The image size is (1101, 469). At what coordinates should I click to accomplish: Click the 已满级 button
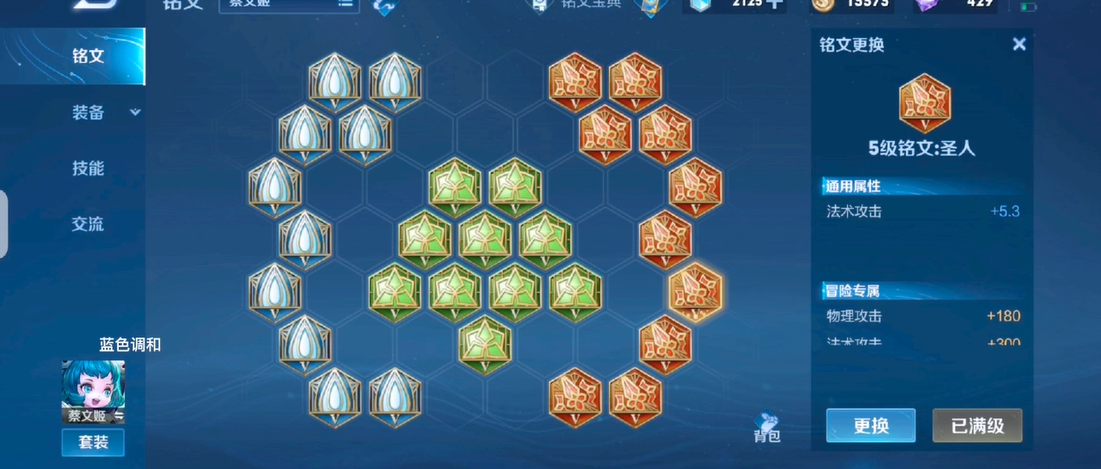(x=977, y=425)
